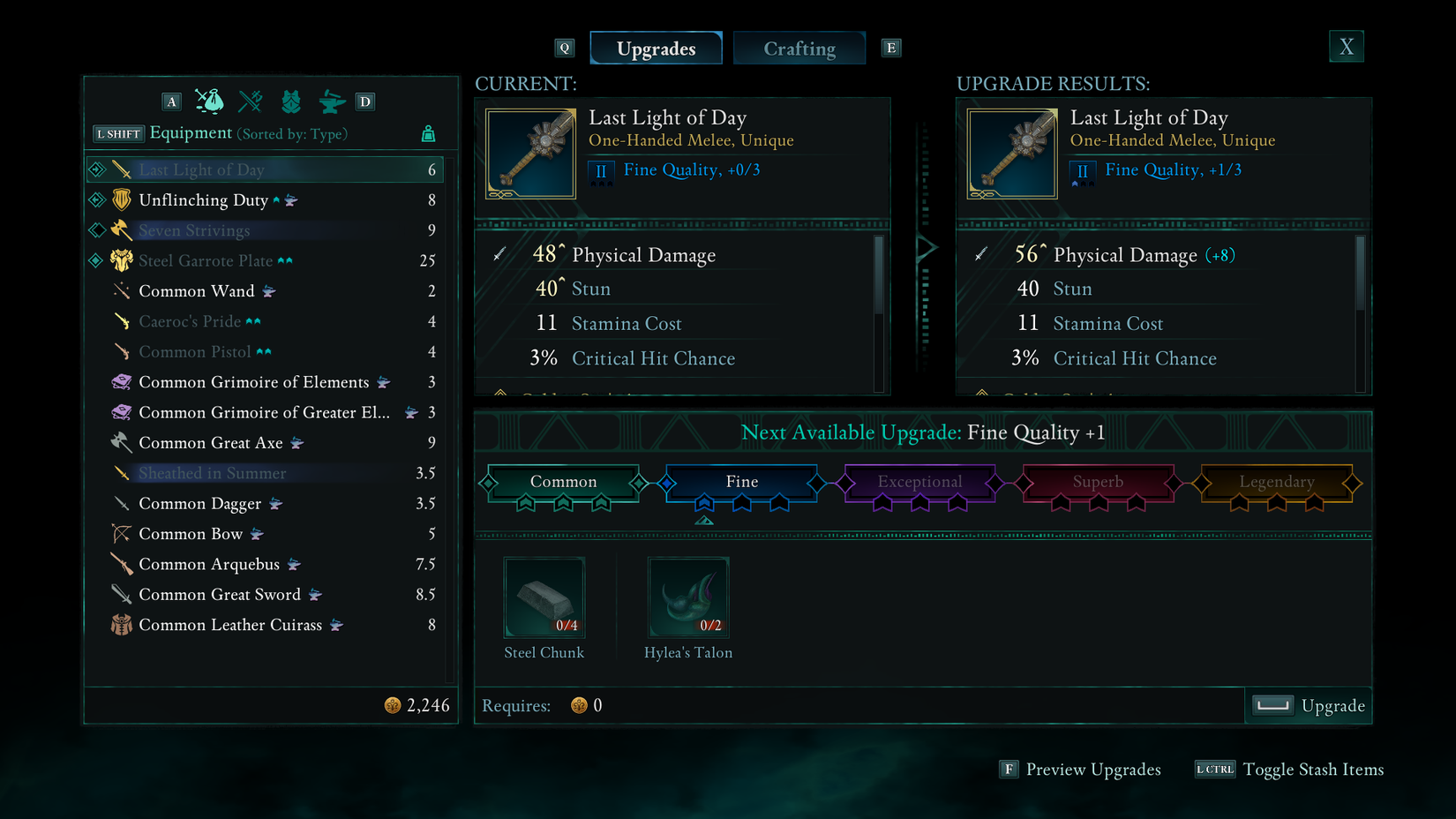Switch to the Crafting tab

click(799, 48)
